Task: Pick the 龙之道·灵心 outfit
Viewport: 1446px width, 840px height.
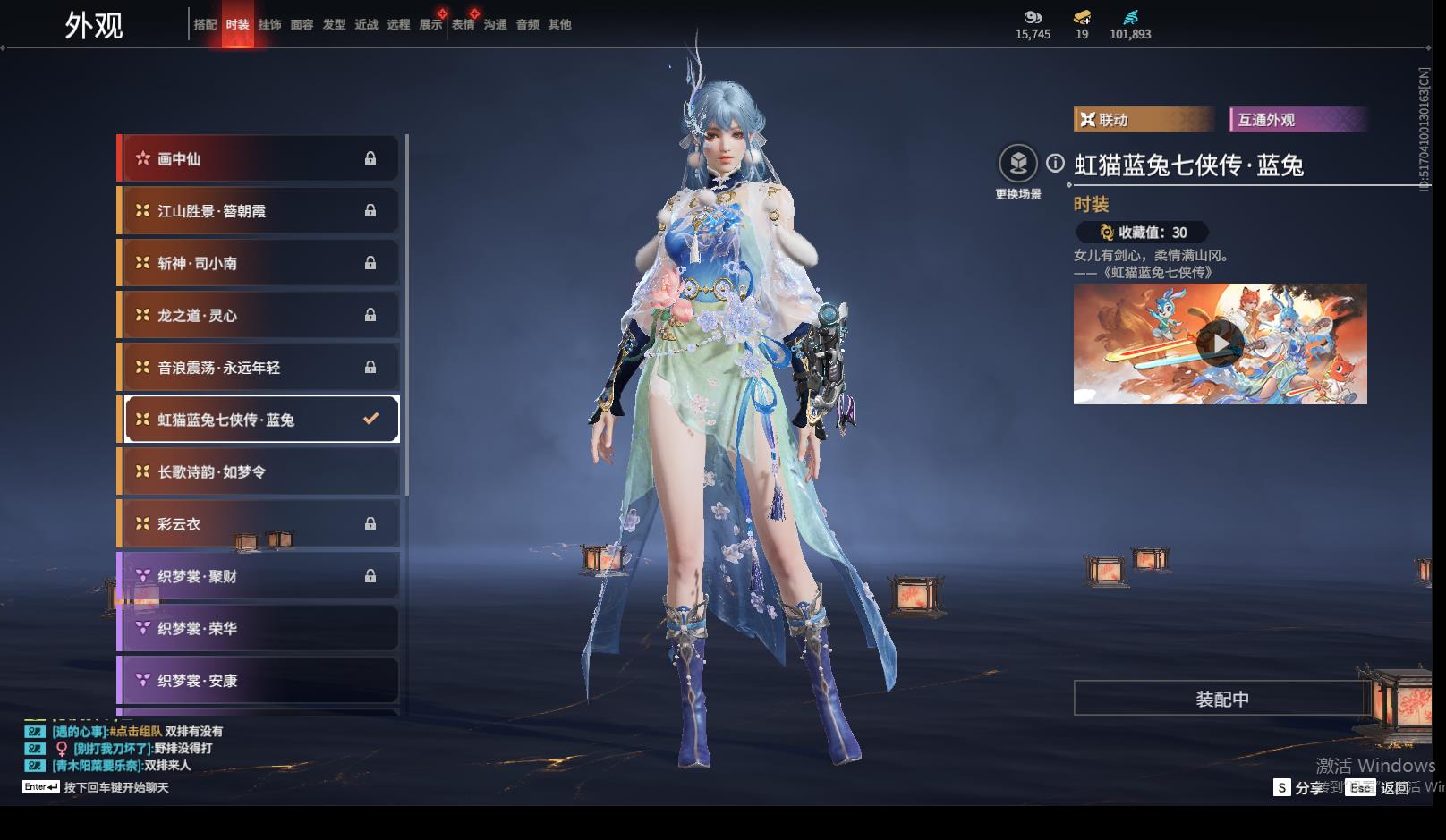Action: click(259, 316)
